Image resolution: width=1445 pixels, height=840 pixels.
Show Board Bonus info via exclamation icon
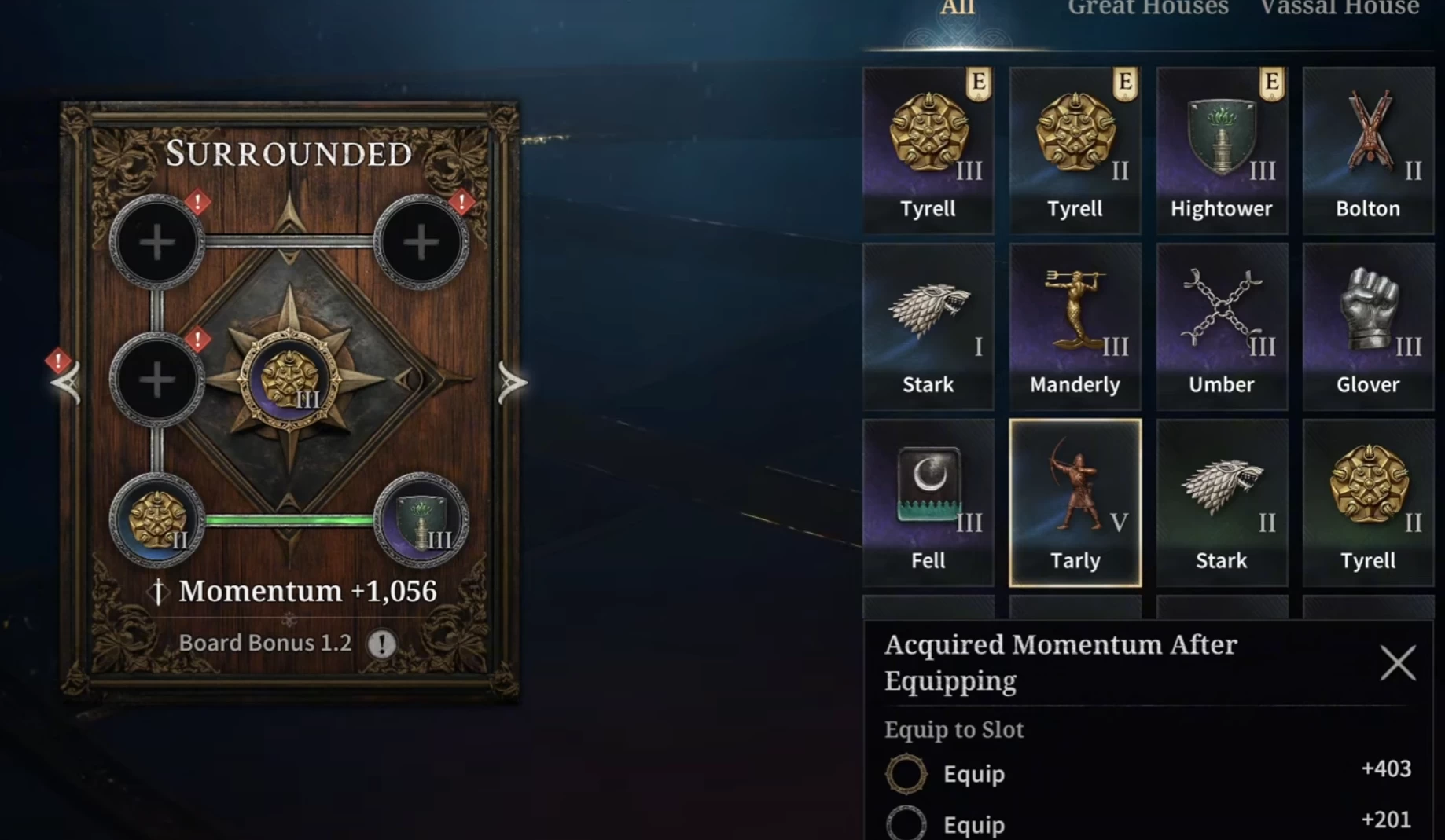[382, 644]
